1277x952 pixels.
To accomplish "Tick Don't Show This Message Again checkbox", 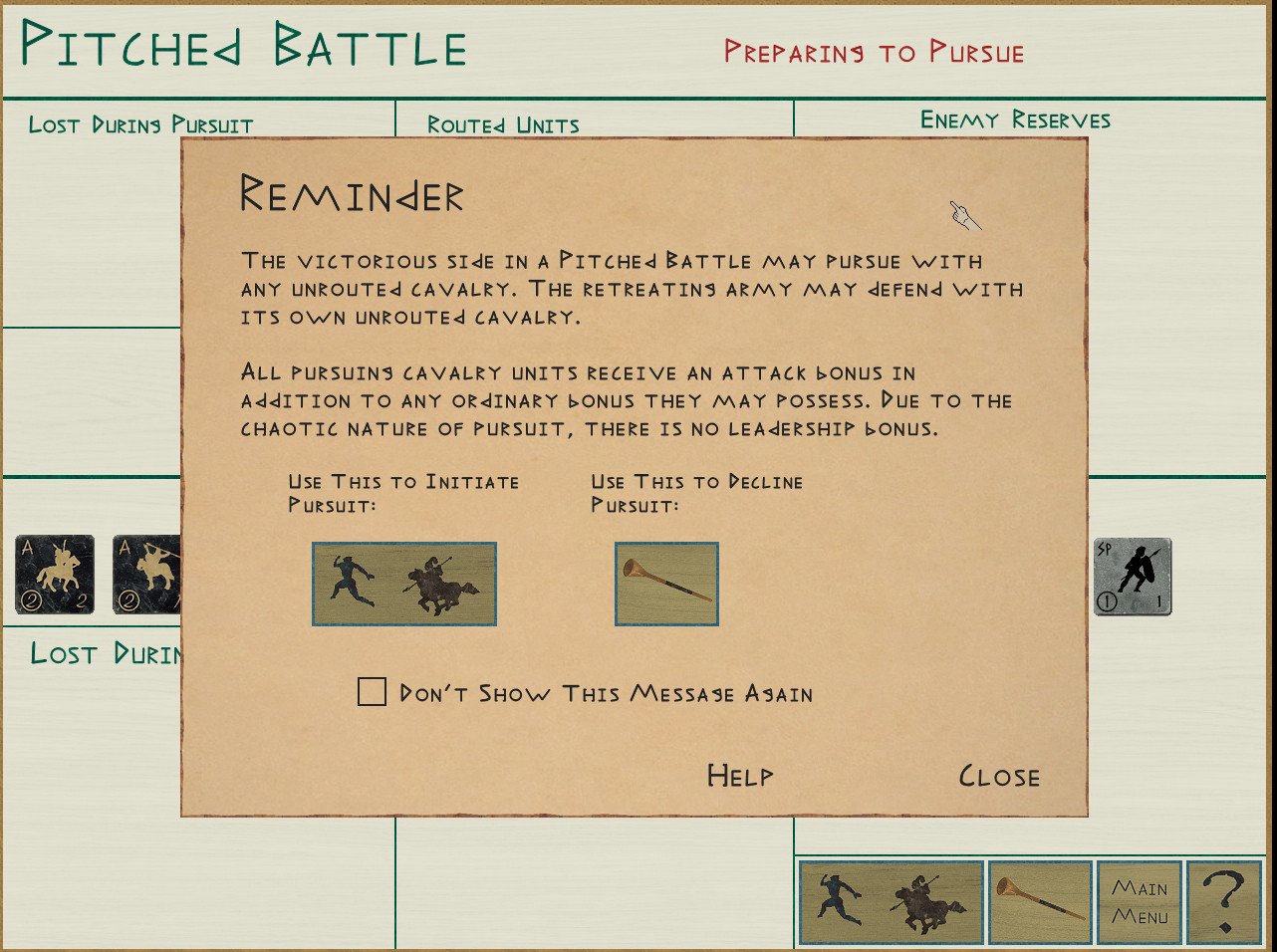I will pos(372,692).
